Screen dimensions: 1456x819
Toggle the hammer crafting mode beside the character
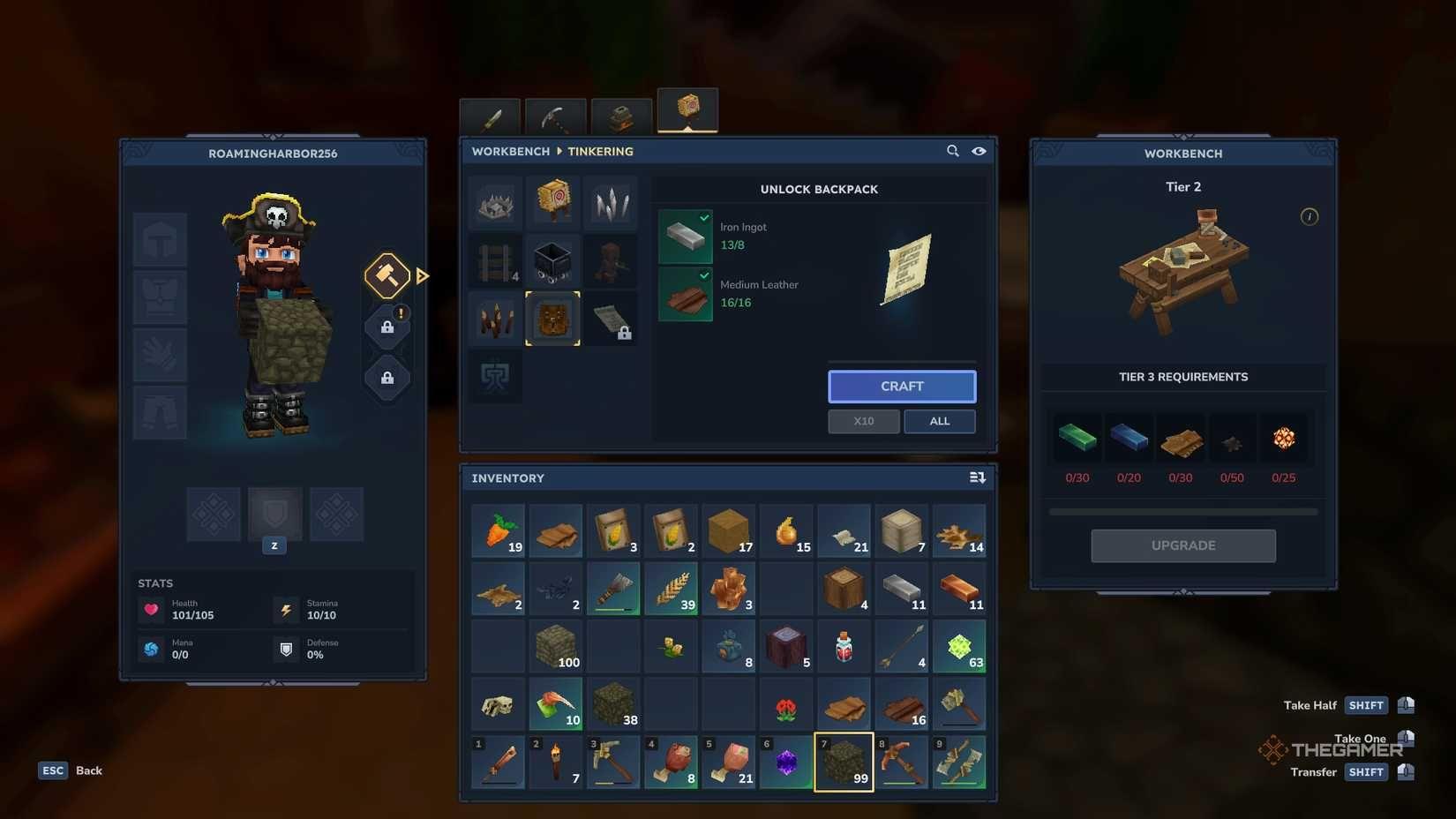click(386, 275)
